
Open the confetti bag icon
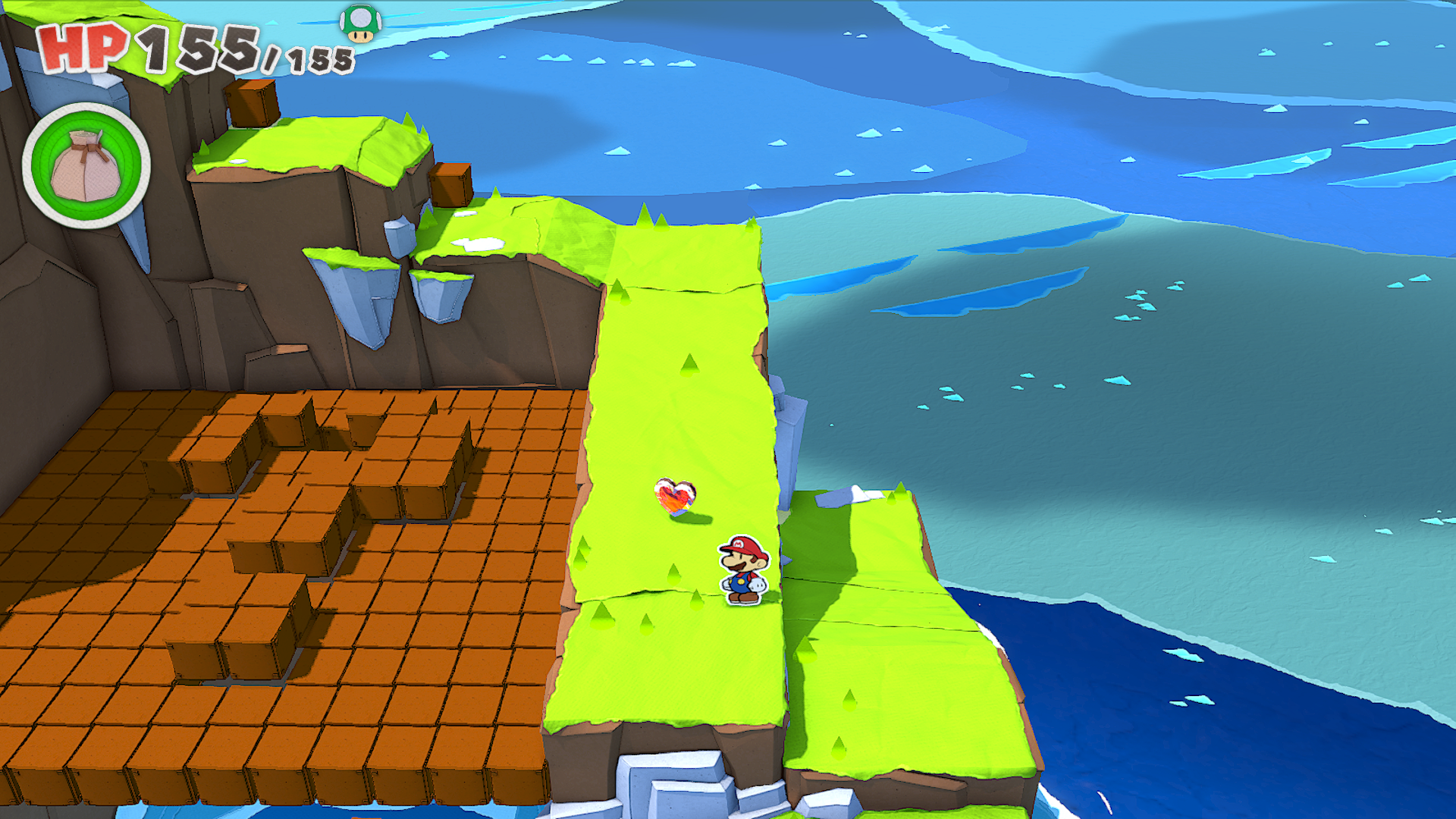click(86, 165)
